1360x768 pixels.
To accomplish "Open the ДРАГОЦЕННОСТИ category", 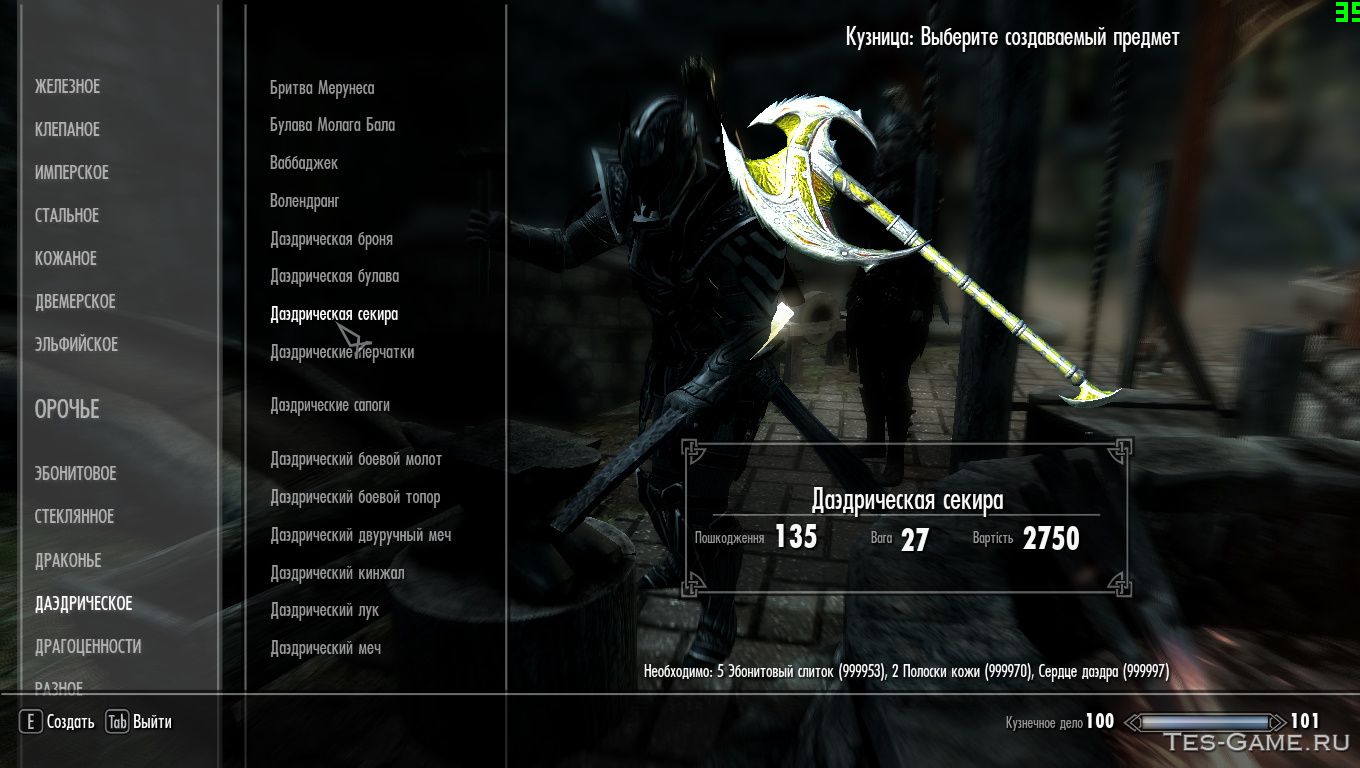I will click(x=87, y=647).
